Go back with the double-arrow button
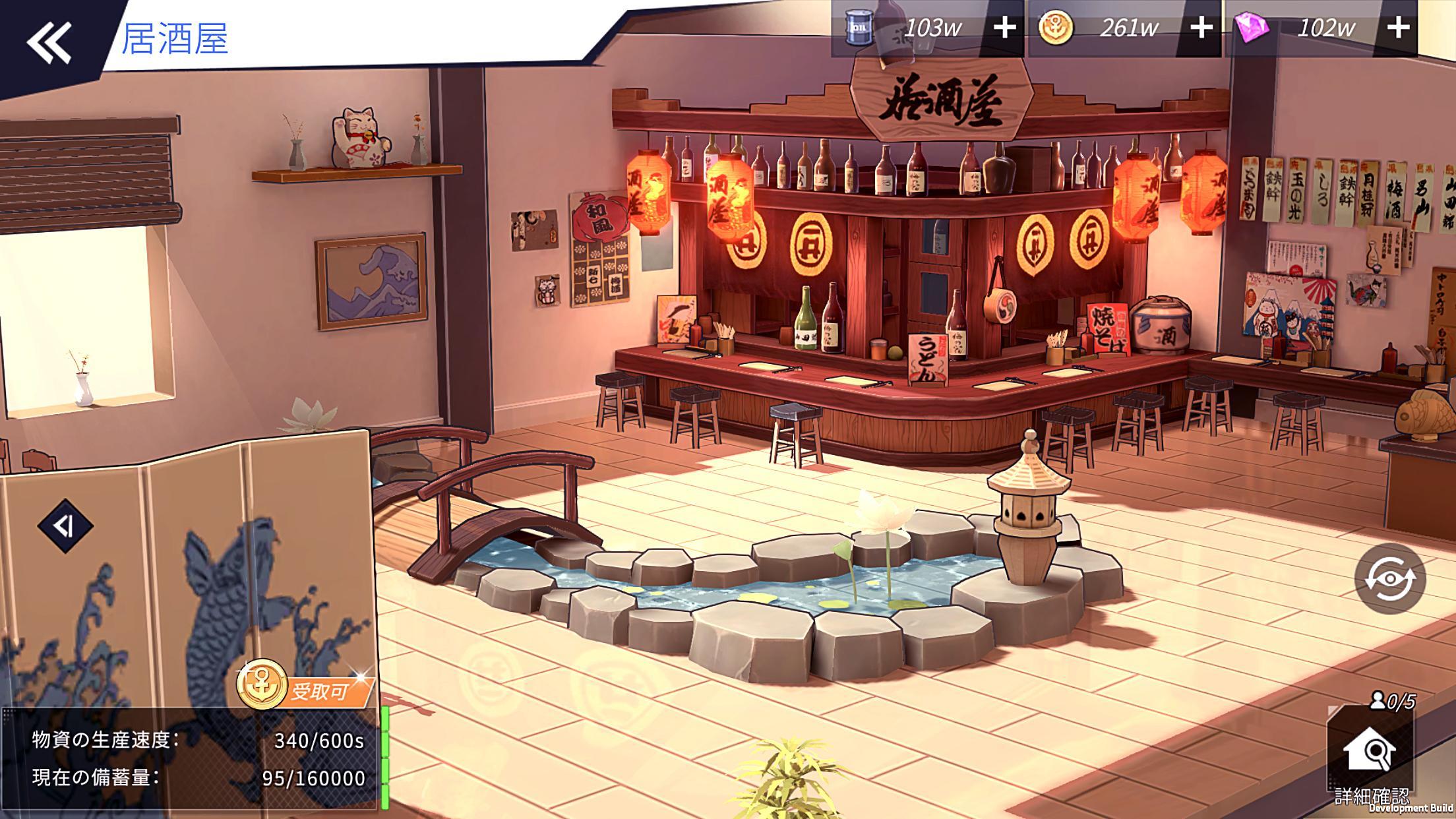 pyautogui.click(x=49, y=43)
